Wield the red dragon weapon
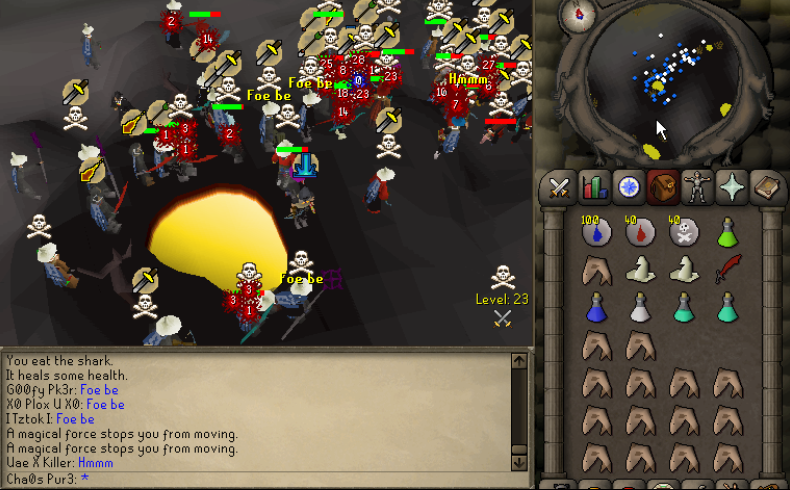The image size is (790, 490). click(x=727, y=269)
